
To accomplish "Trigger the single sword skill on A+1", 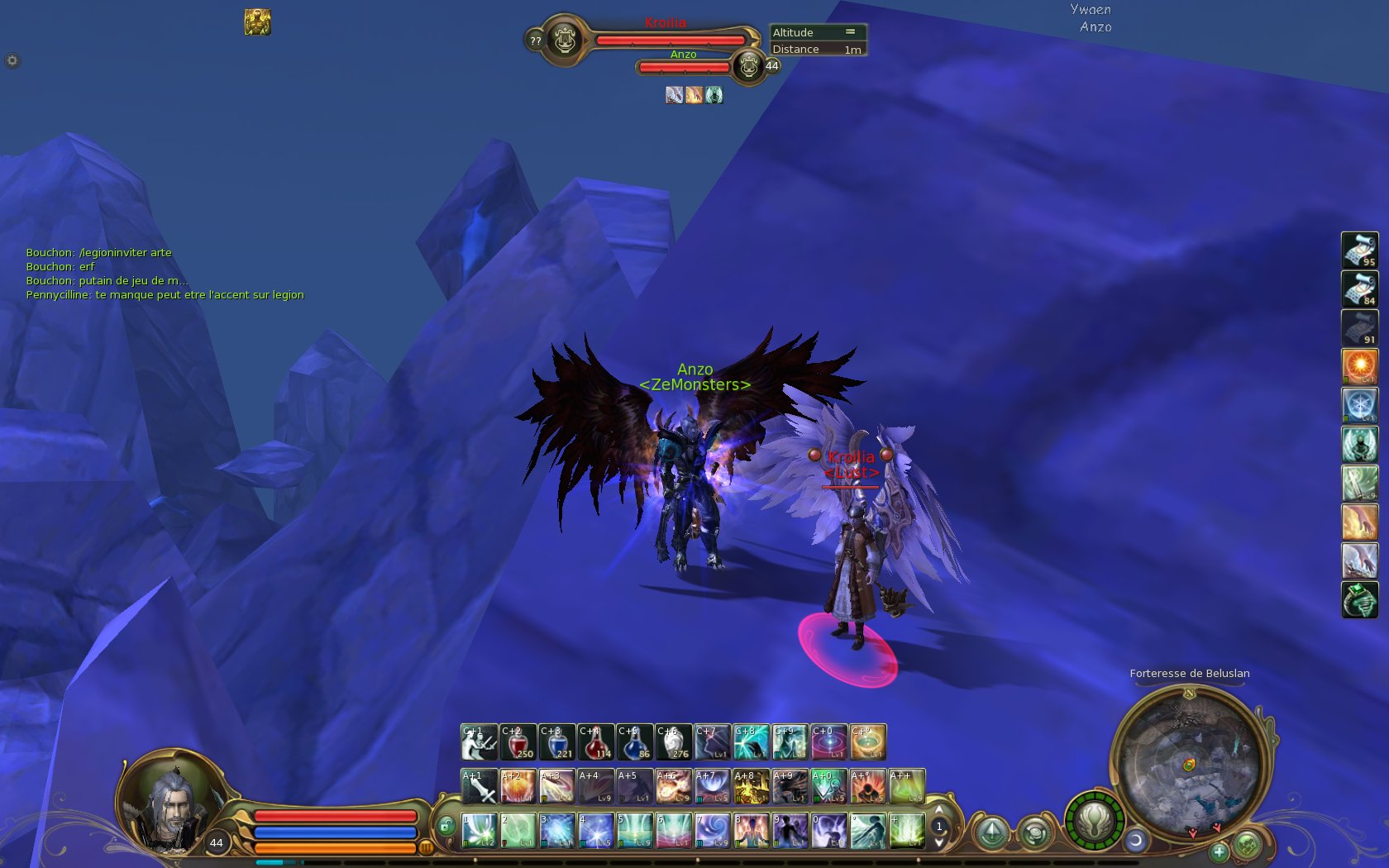I will point(479,787).
